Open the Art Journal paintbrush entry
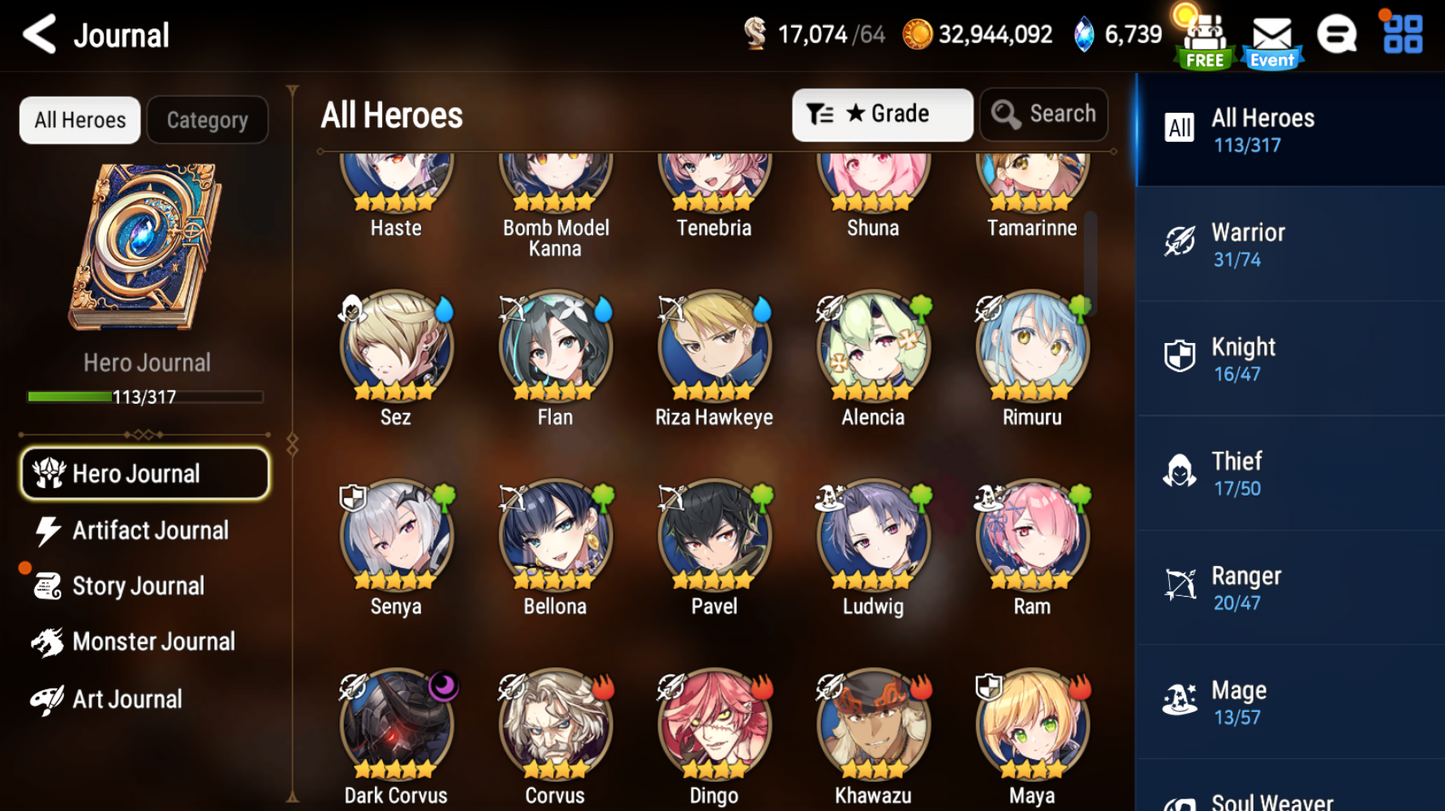This screenshot has width=1445, height=811. (145, 699)
